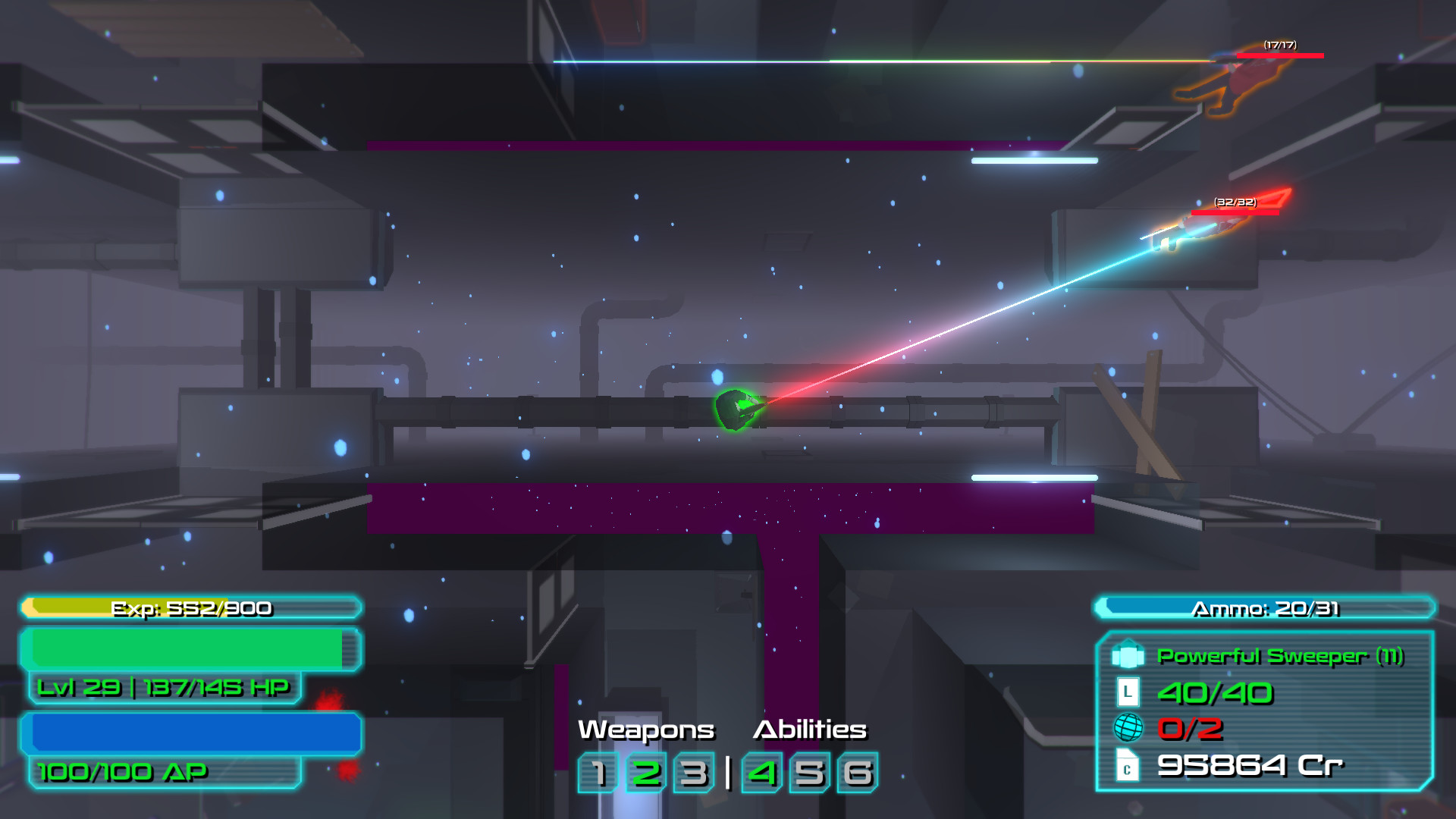Open the Abilities section header

point(809,730)
